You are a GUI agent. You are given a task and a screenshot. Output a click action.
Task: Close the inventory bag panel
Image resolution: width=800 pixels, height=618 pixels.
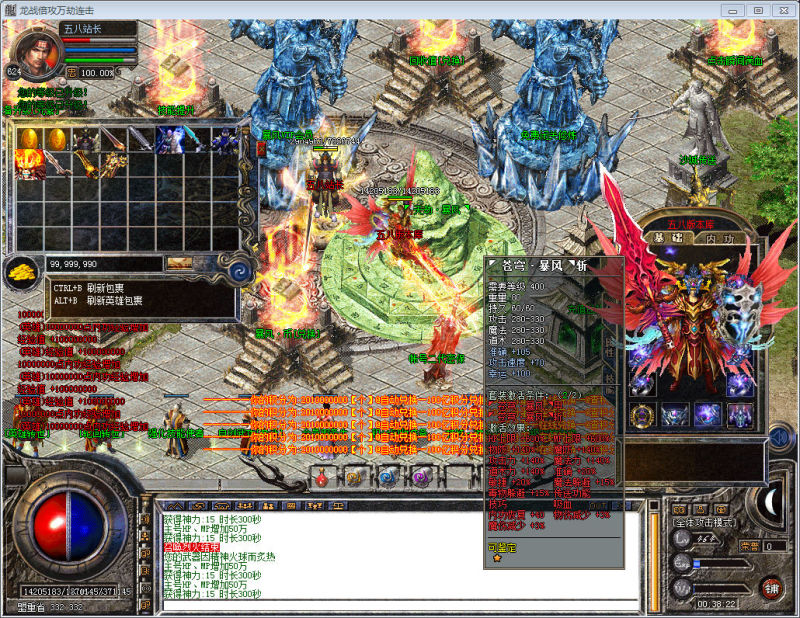pos(262,149)
